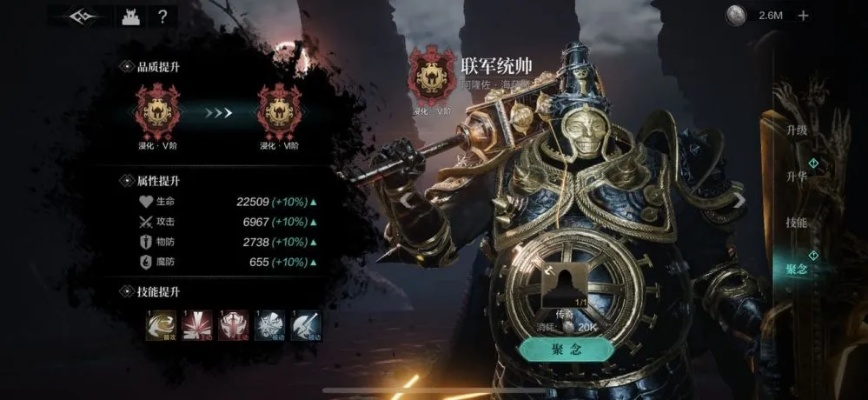The width and height of the screenshot is (868, 400).
Task: View the blue axe skill icon
Action: (305, 323)
